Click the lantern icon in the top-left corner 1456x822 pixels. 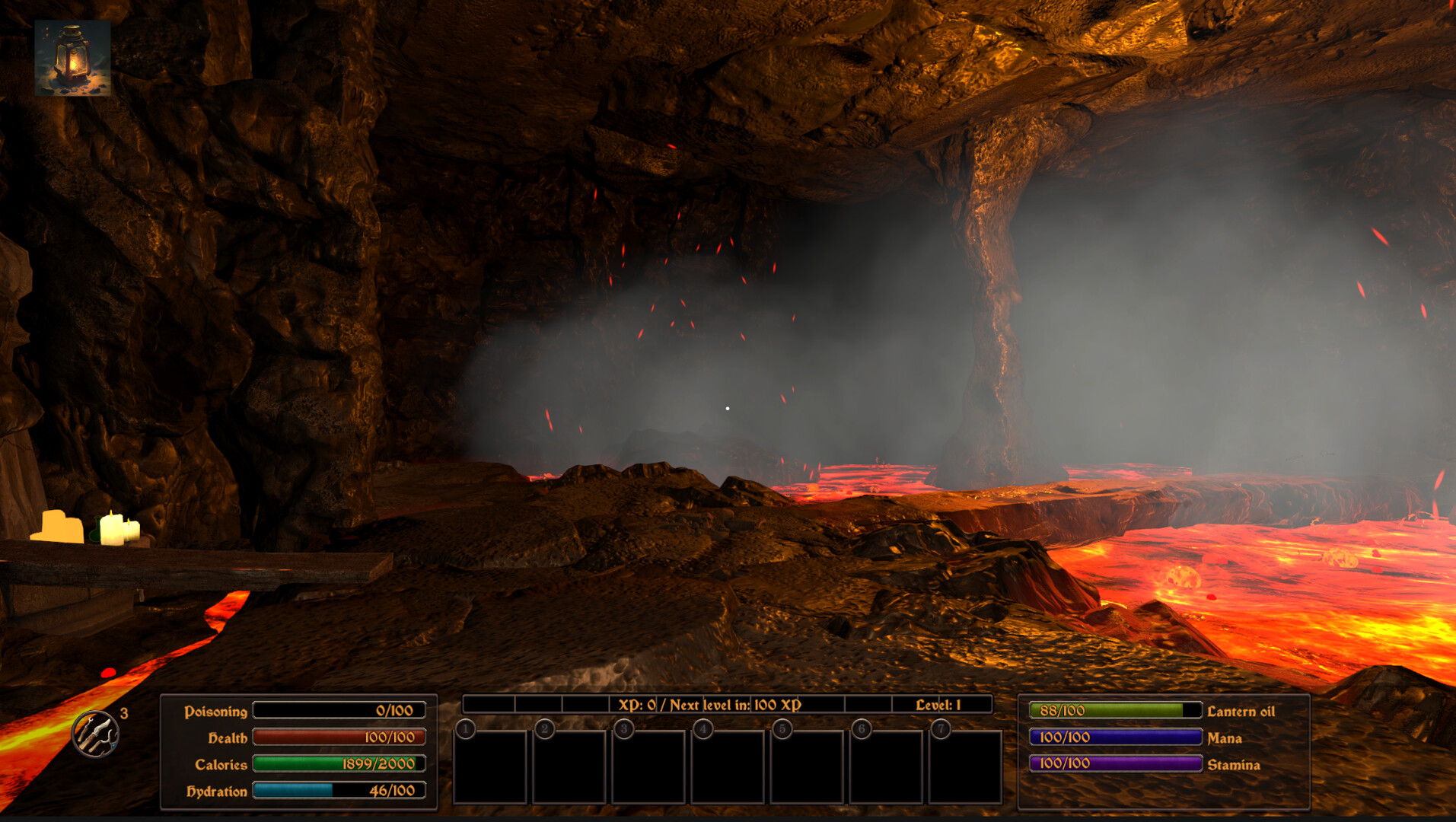tap(74, 56)
